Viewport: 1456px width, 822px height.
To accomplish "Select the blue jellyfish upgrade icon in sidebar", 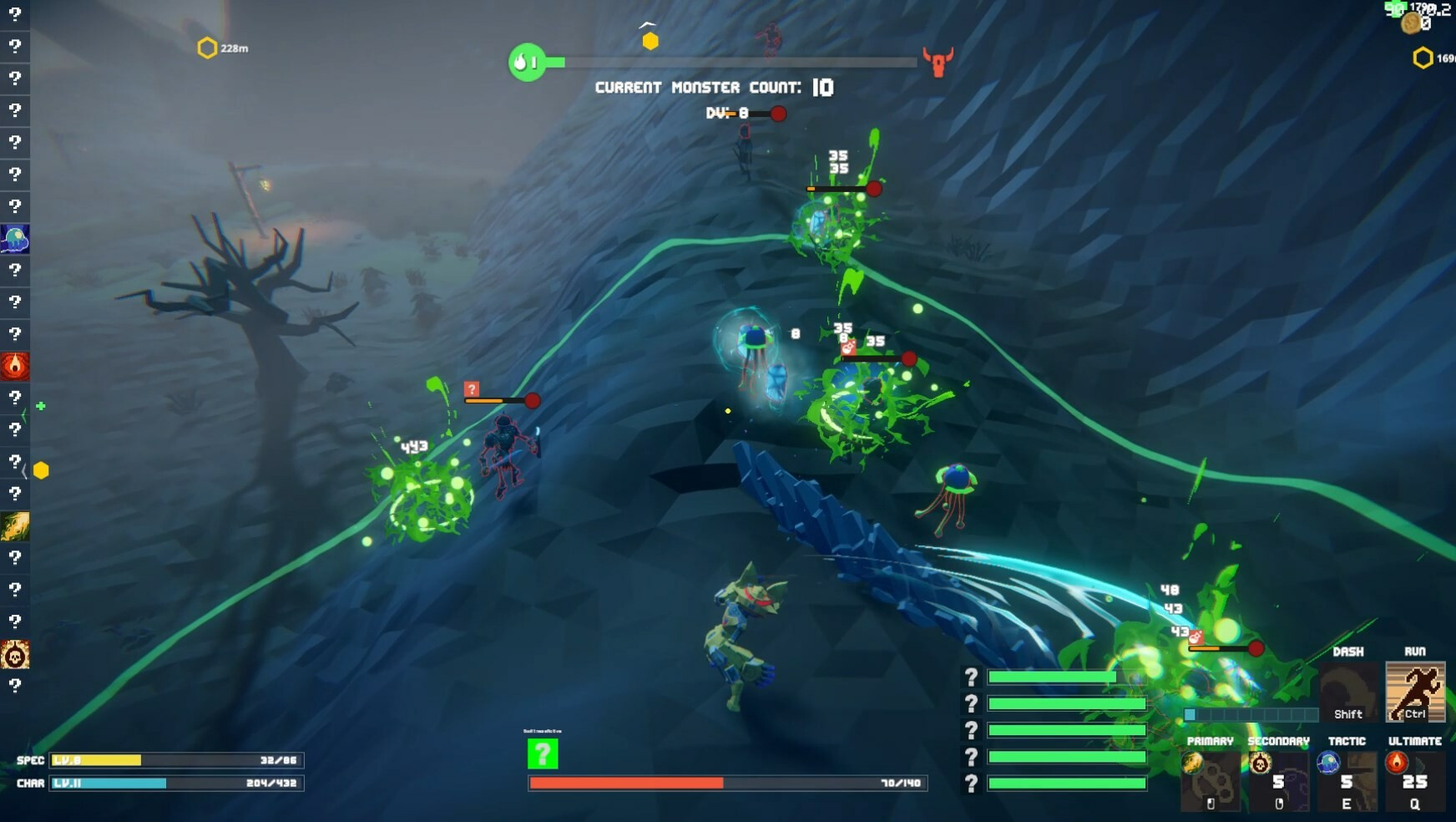I will click(15, 239).
